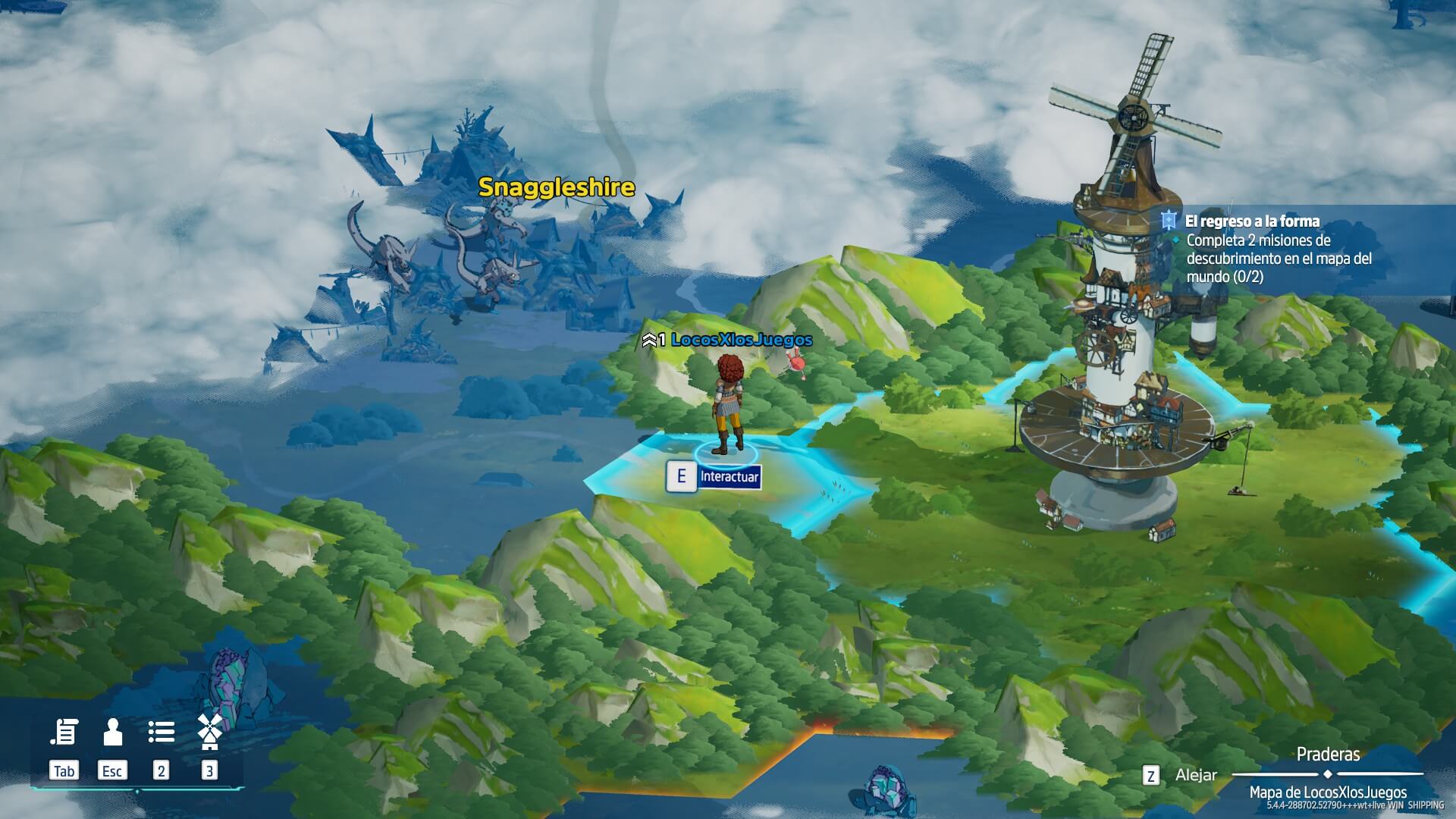Open the character profile silhouette icon
Image resolution: width=1456 pixels, height=819 pixels.
click(x=112, y=733)
